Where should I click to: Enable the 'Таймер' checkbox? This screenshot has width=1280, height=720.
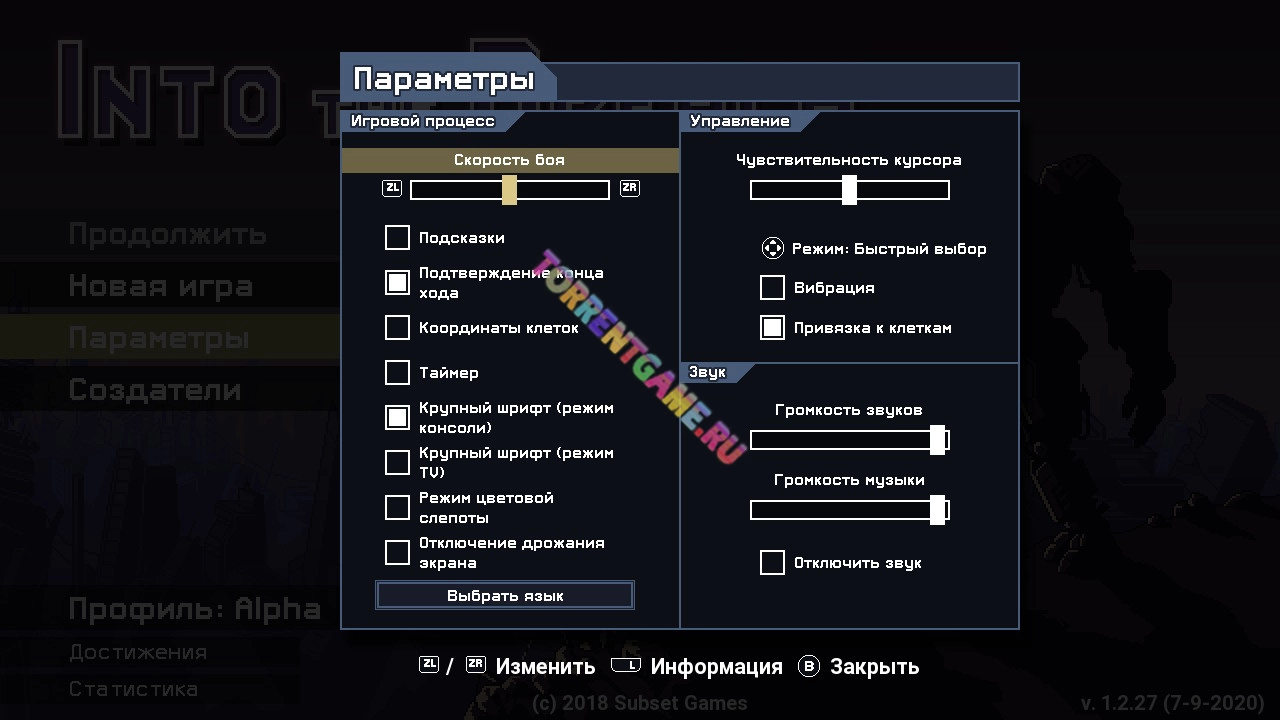pos(397,372)
